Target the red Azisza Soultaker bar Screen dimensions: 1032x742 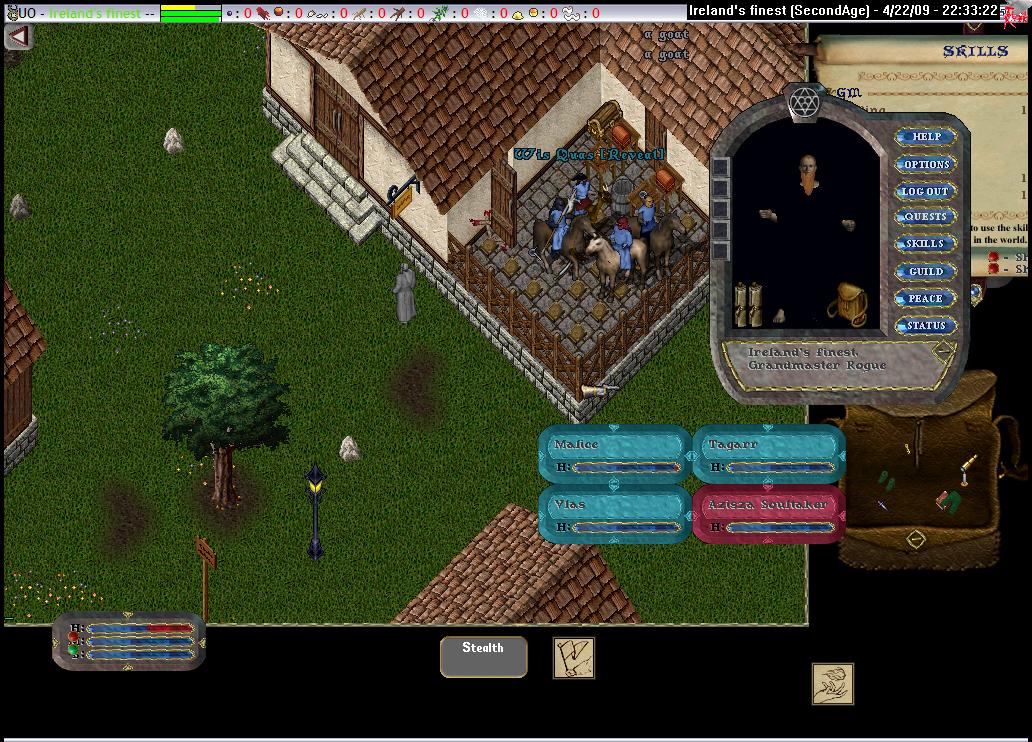click(767, 514)
